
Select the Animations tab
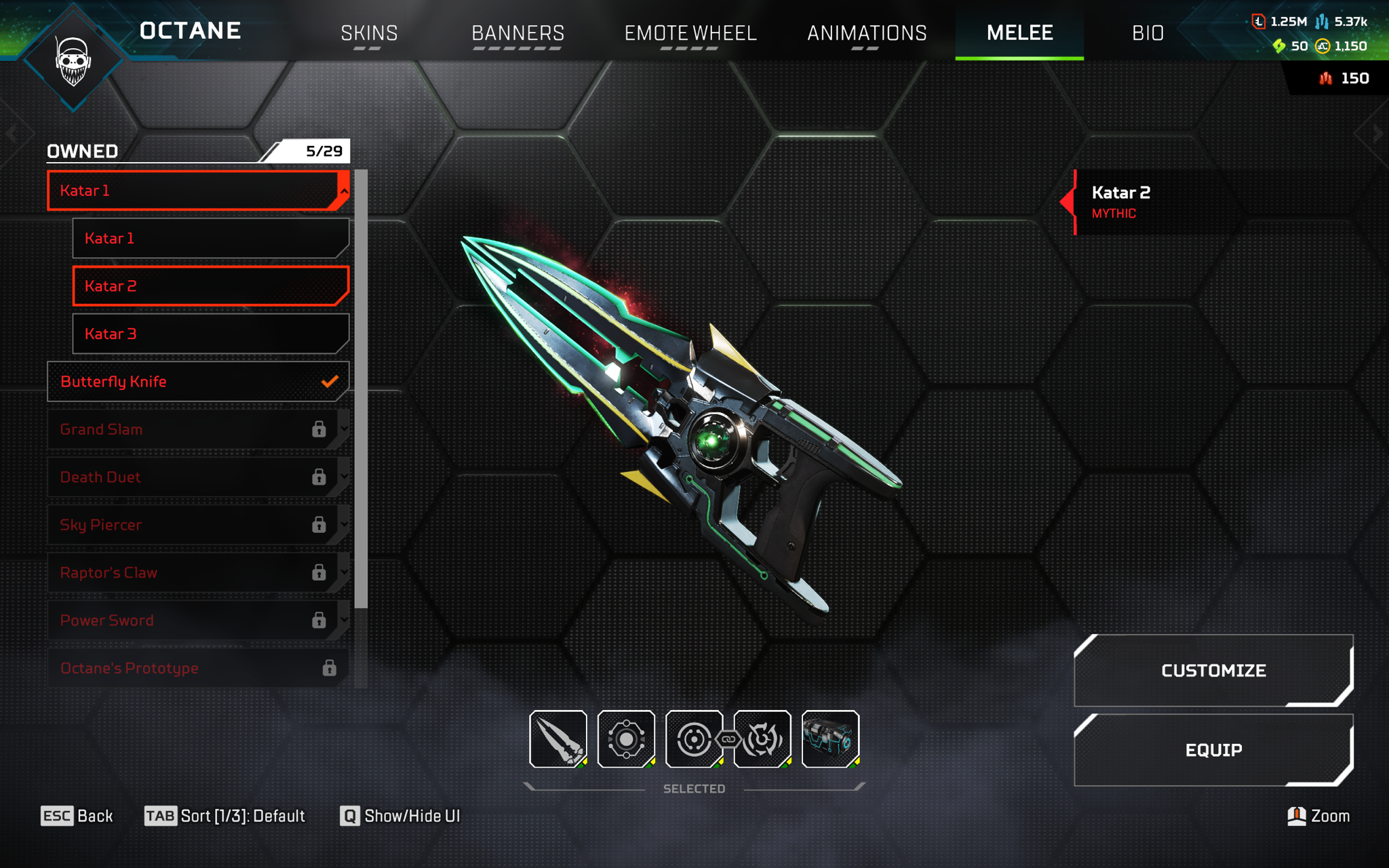(866, 33)
